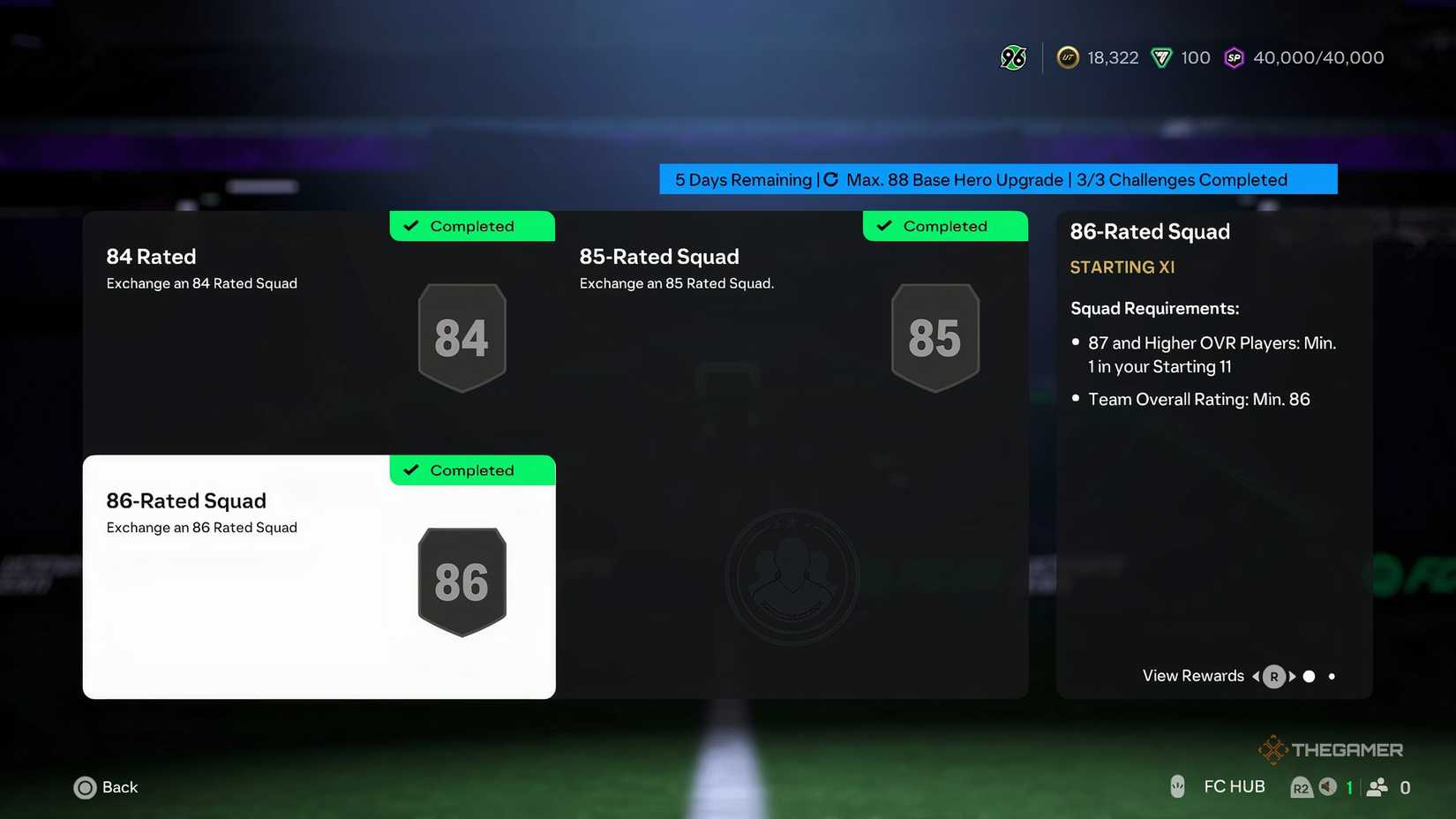Screen dimensions: 1456x819
Task: Click the purple SP season points icon
Action: tap(1234, 56)
